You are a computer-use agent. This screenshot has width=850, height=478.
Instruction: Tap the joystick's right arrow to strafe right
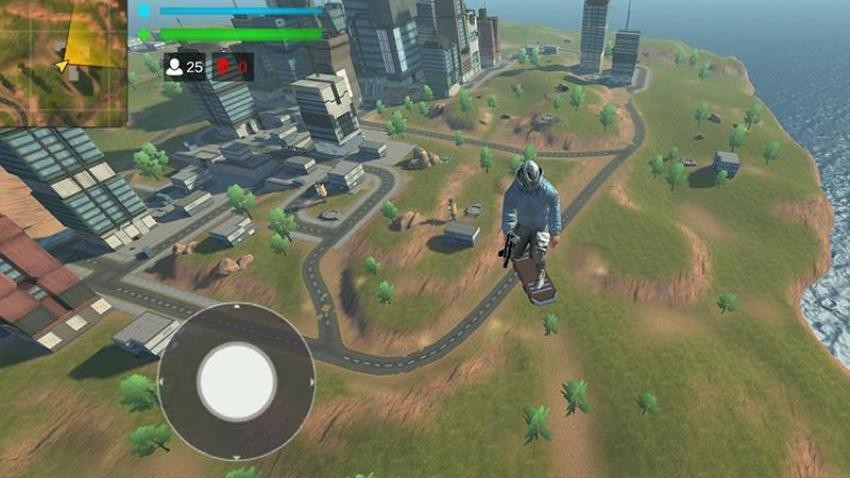(312, 381)
